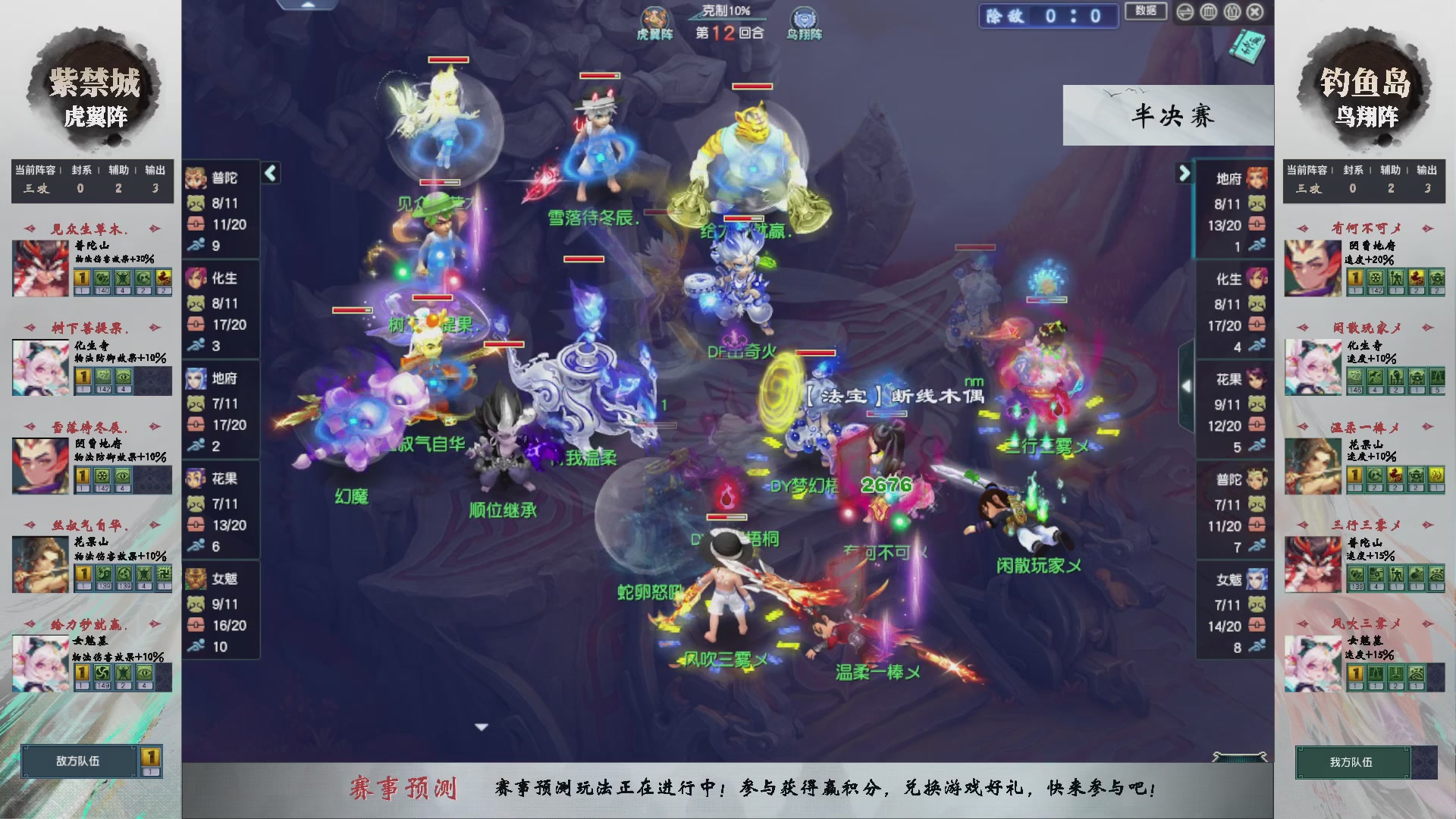Expand the right roster with its chevron arrow

(x=1185, y=173)
